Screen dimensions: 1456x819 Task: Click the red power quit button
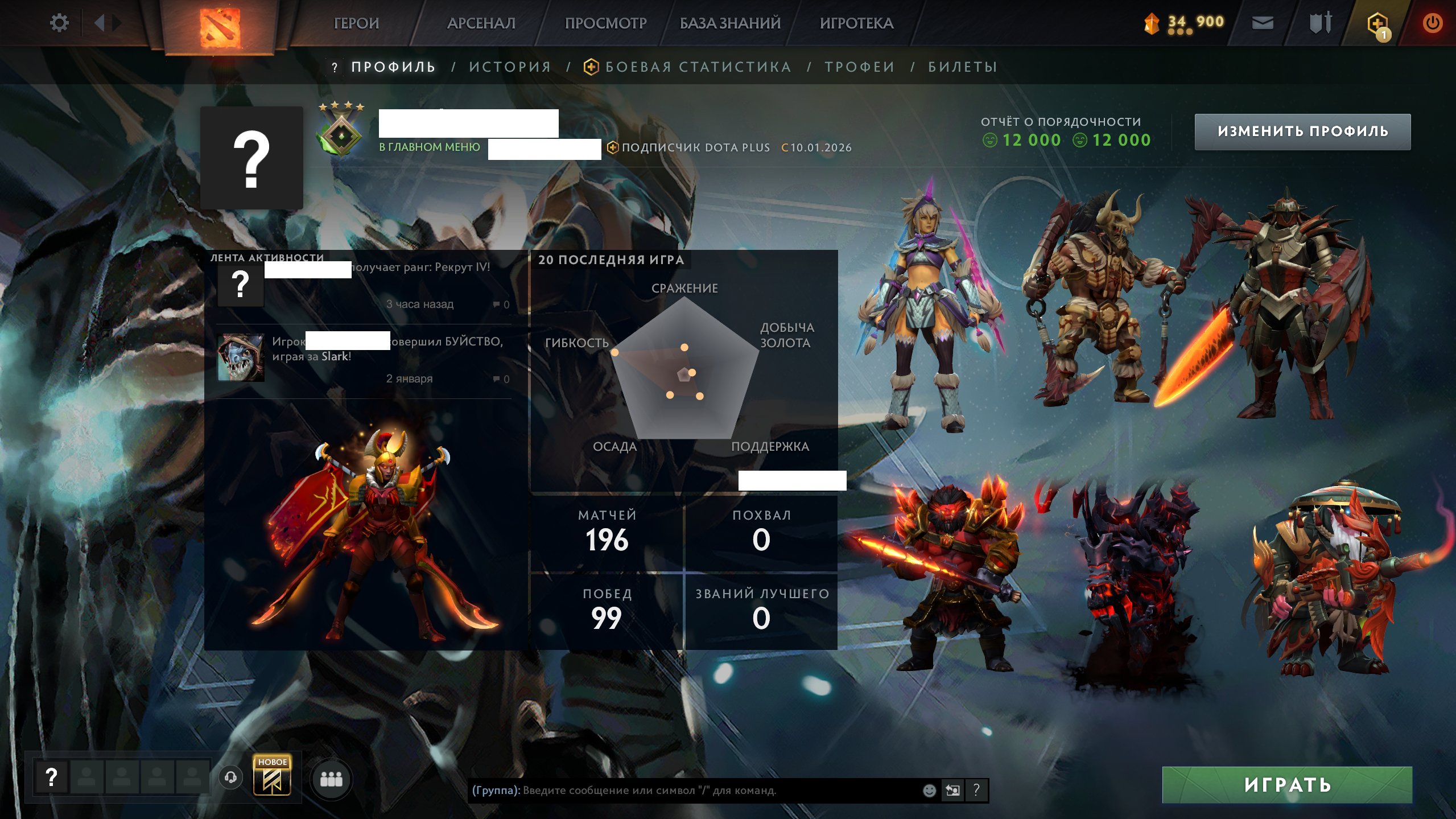coord(1432,23)
